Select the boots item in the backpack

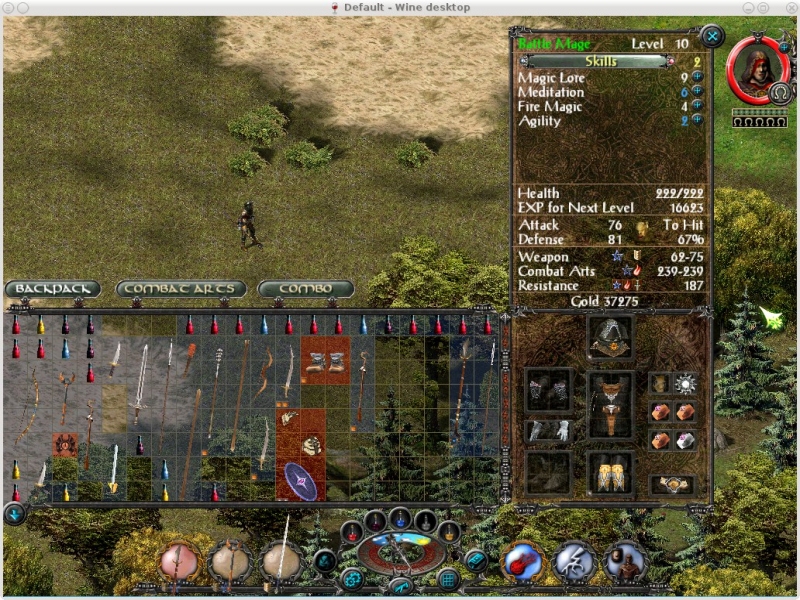325,360
